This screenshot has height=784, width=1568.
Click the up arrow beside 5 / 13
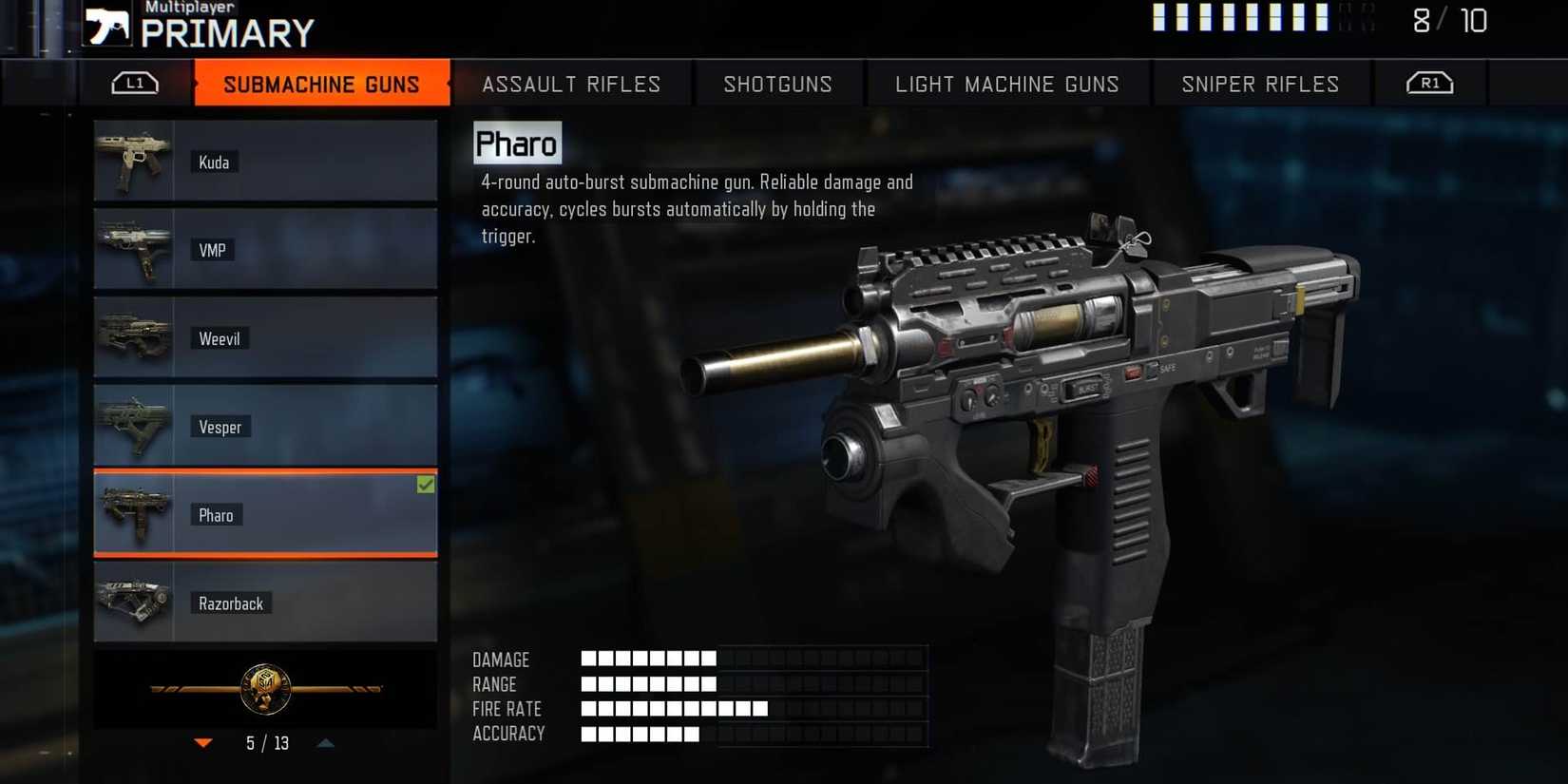(326, 743)
